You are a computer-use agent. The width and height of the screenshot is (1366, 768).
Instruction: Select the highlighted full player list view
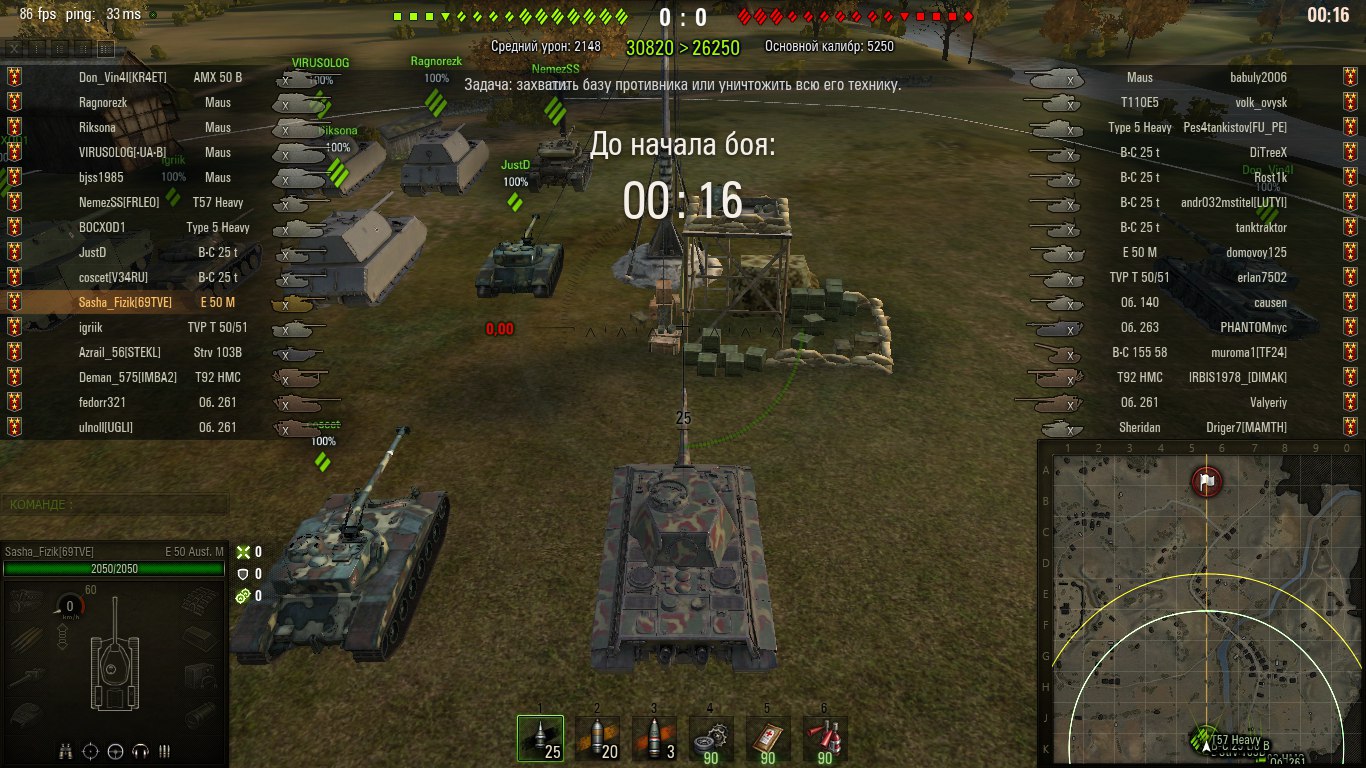[105, 48]
